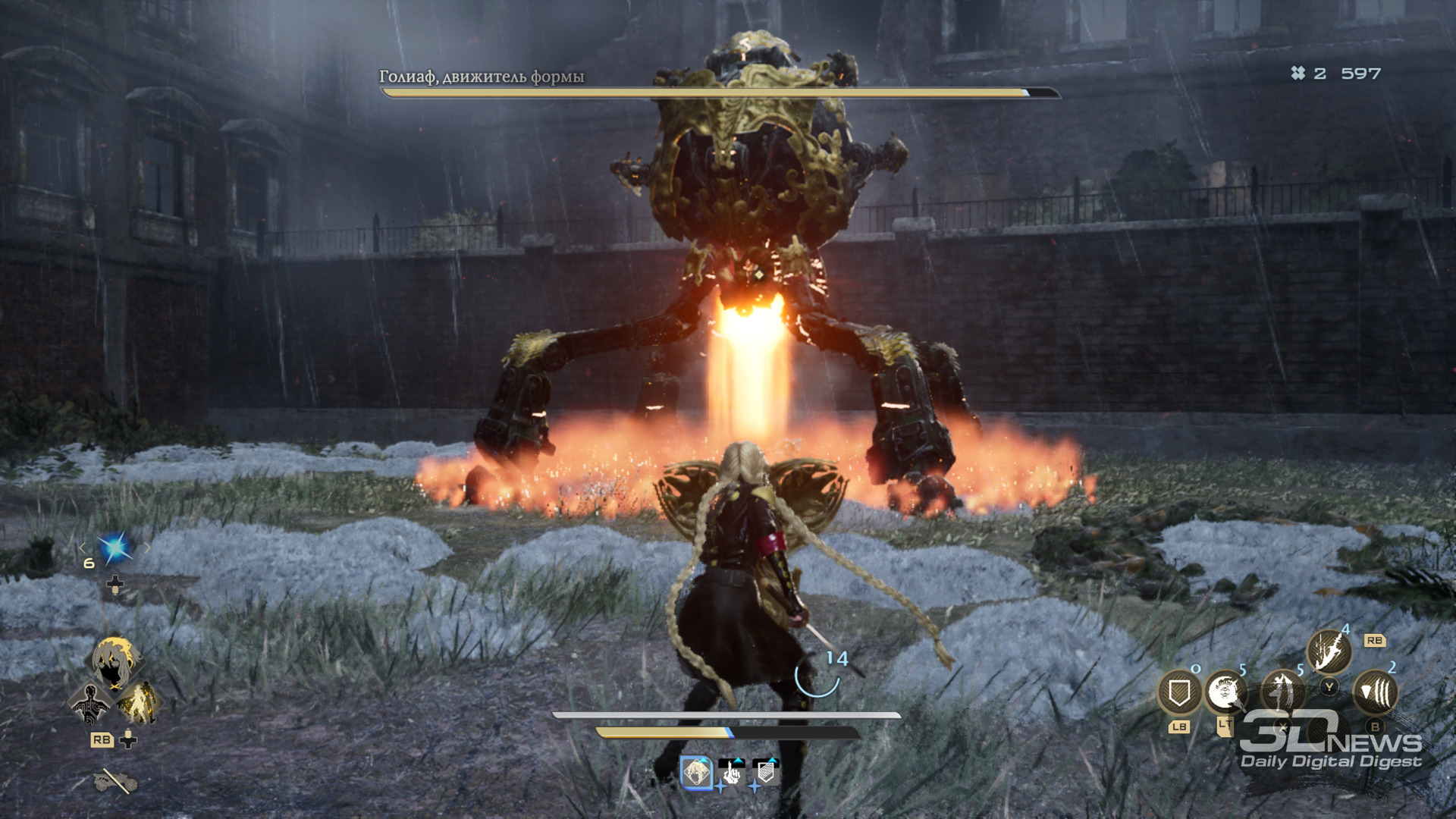Click the crossed-out vehicle icon
The width and height of the screenshot is (1456, 819).
coord(115,780)
